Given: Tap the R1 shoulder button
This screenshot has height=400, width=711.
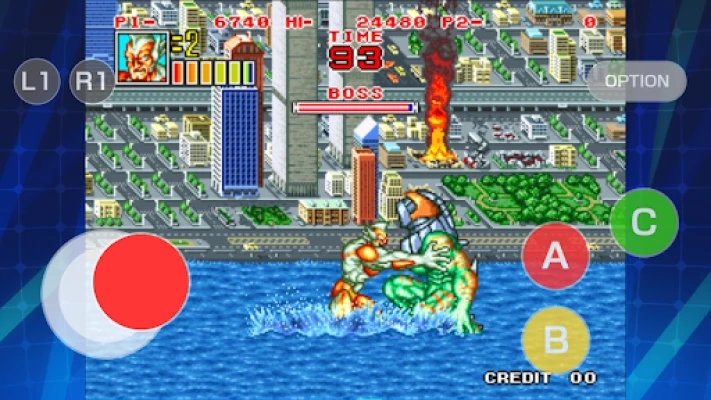Looking at the screenshot, I should 92,82.
